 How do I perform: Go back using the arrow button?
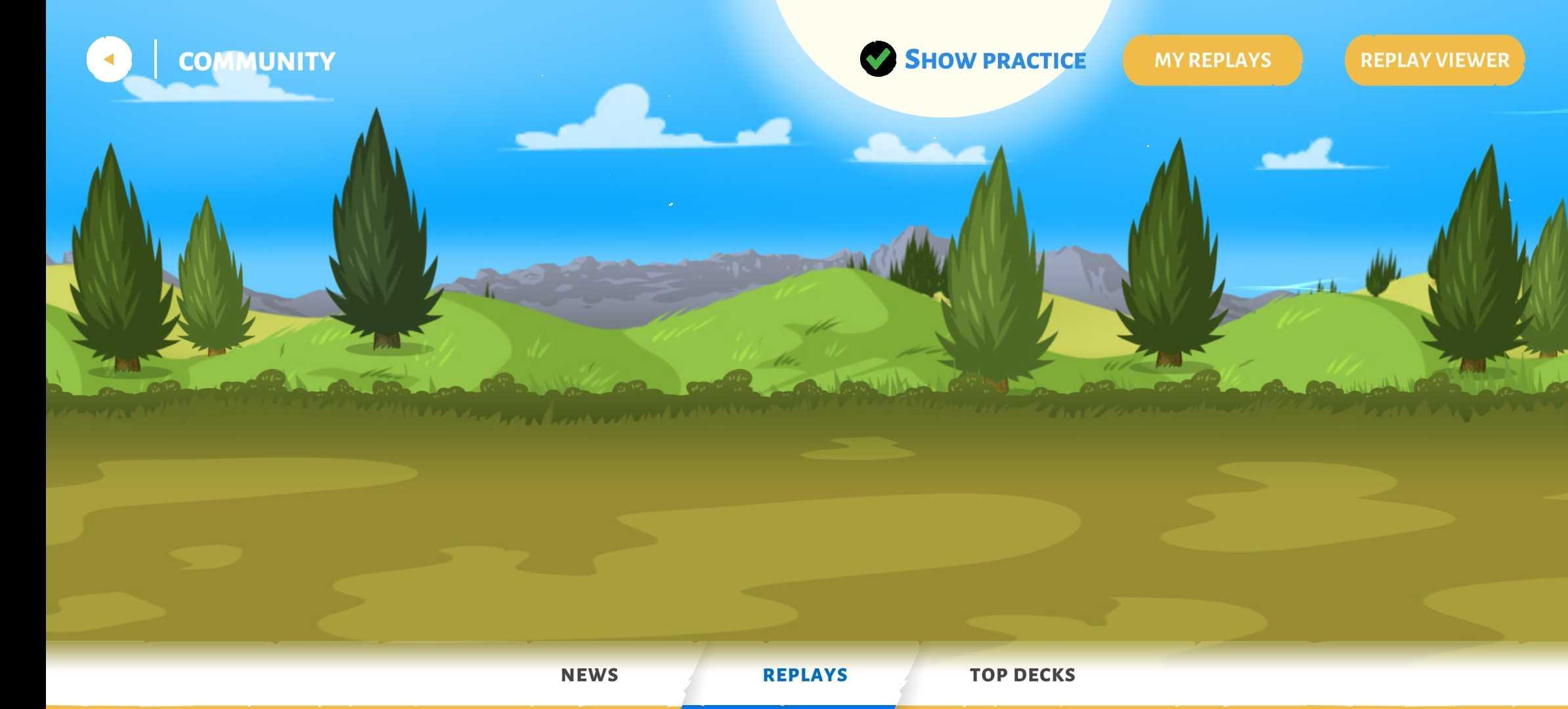click(x=109, y=60)
